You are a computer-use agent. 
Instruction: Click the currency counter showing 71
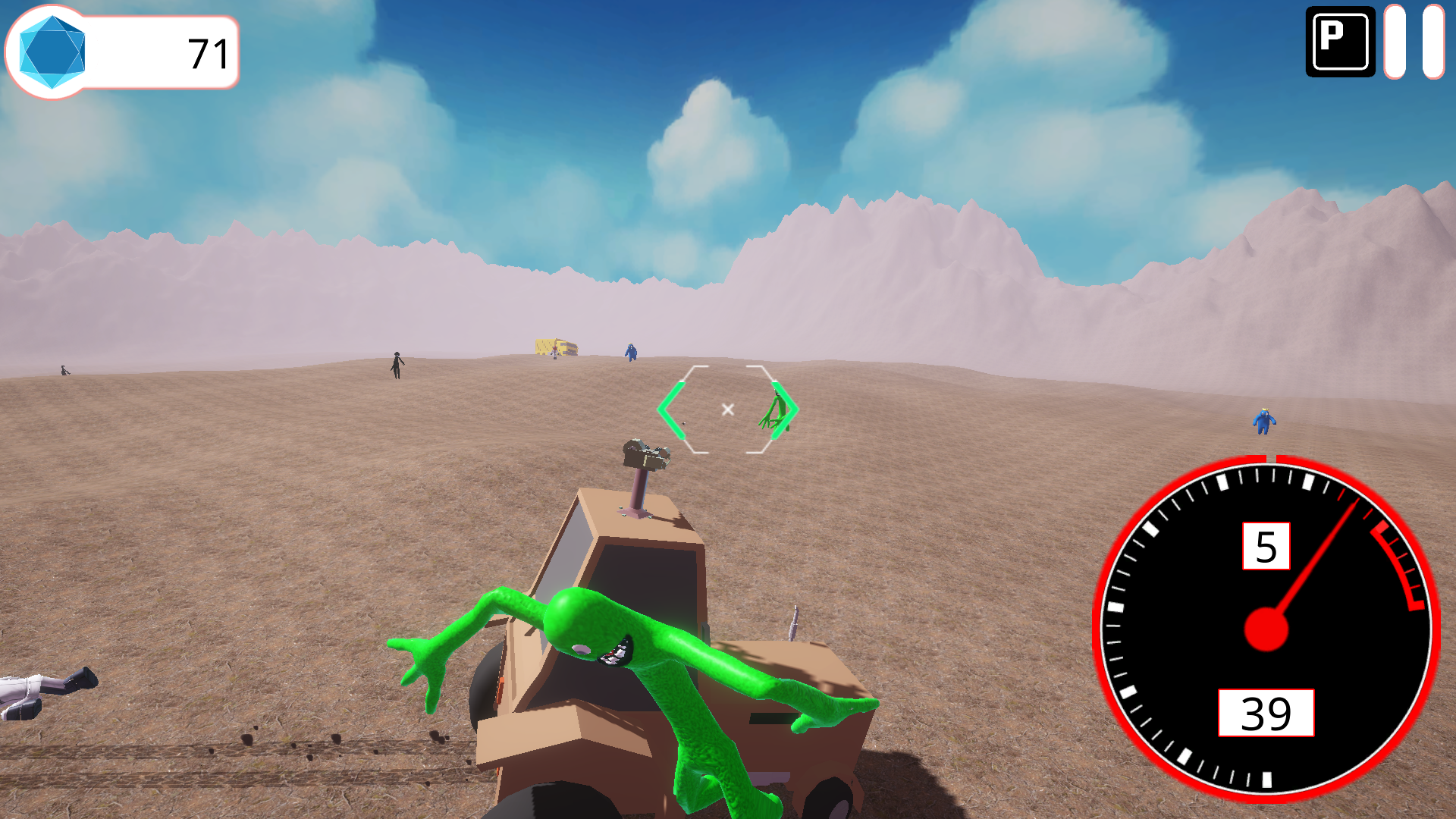pyautogui.click(x=206, y=52)
